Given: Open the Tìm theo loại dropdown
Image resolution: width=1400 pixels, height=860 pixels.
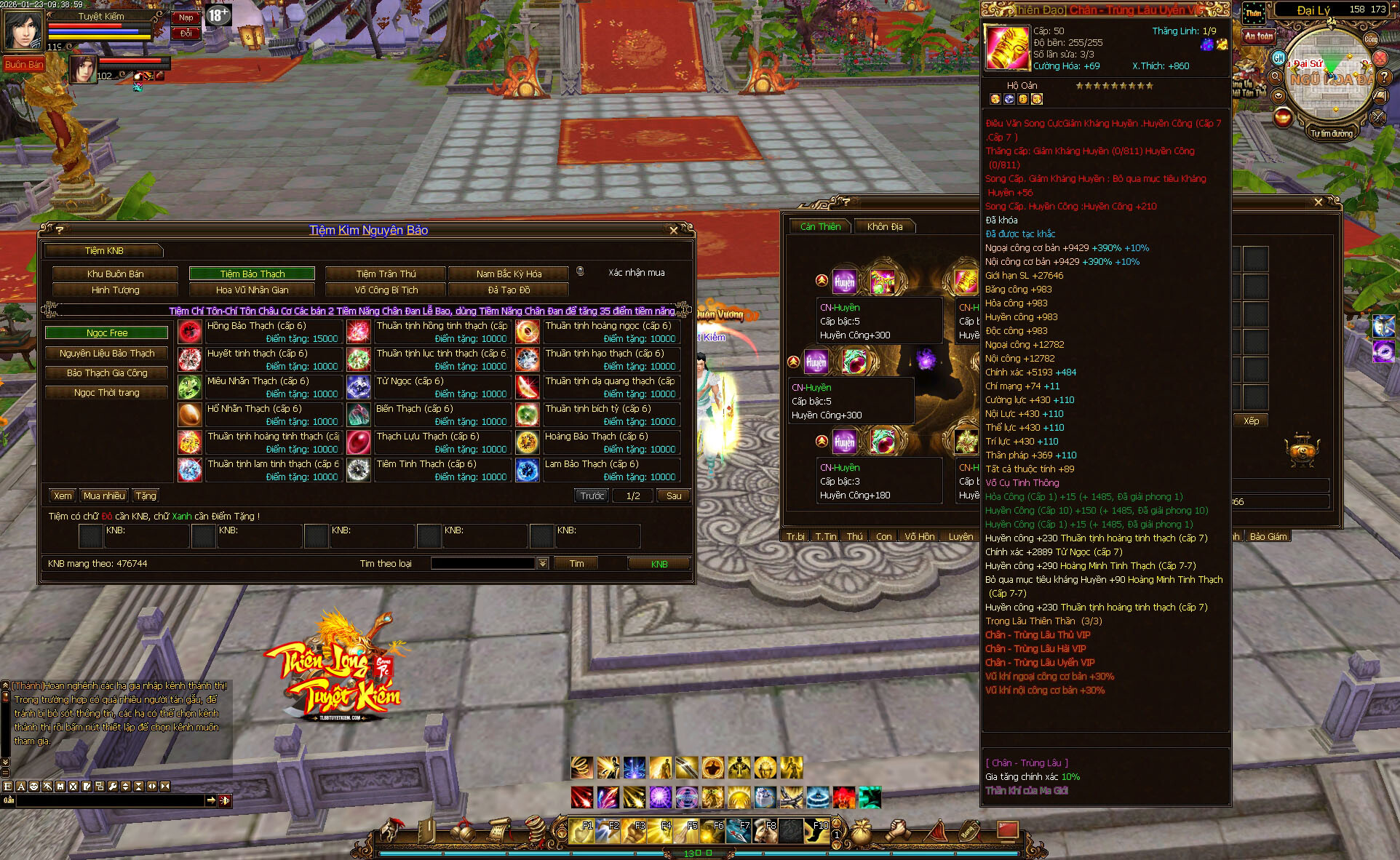Looking at the screenshot, I should (543, 564).
